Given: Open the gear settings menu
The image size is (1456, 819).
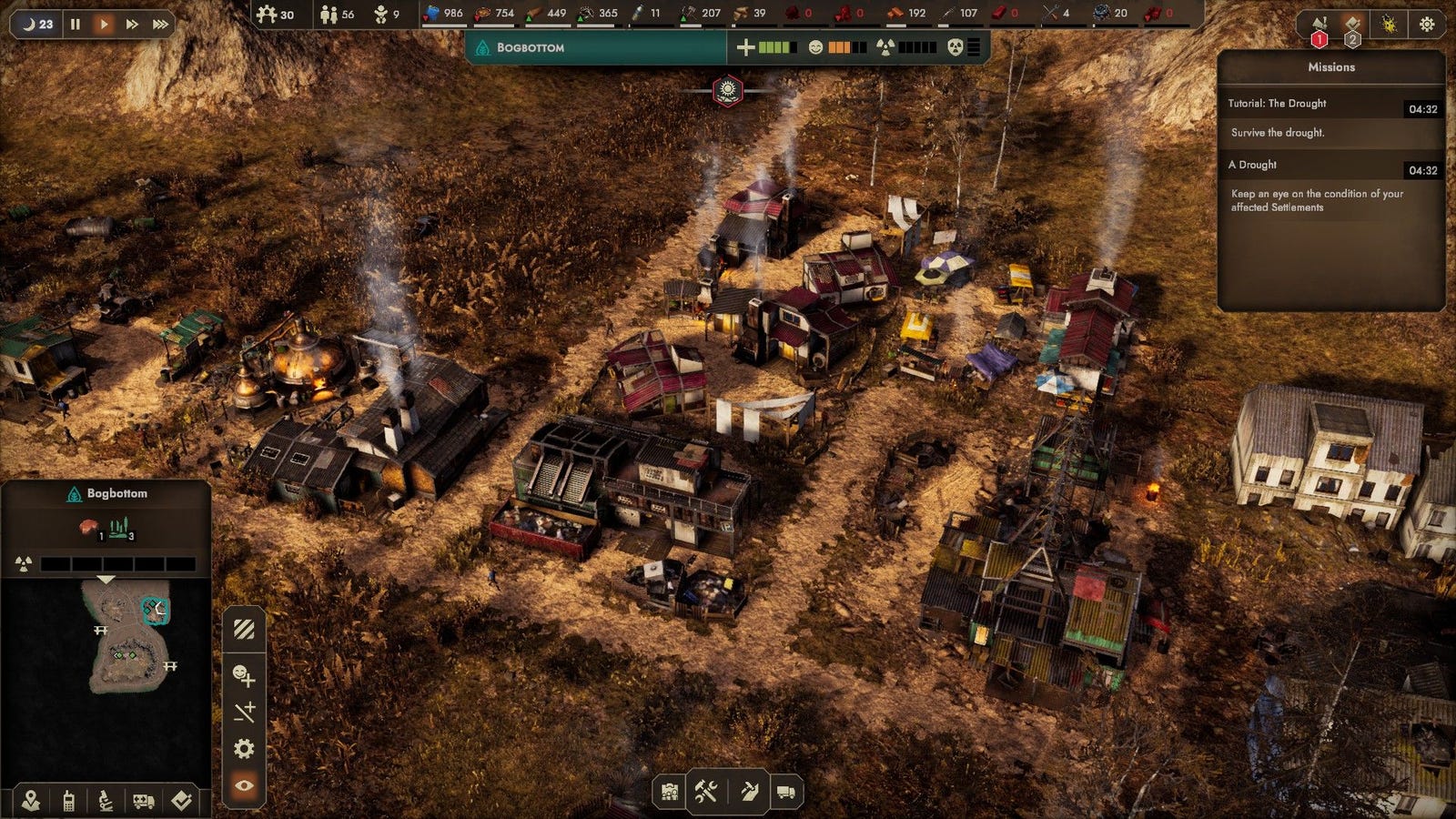Looking at the screenshot, I should (x=1426, y=25).
